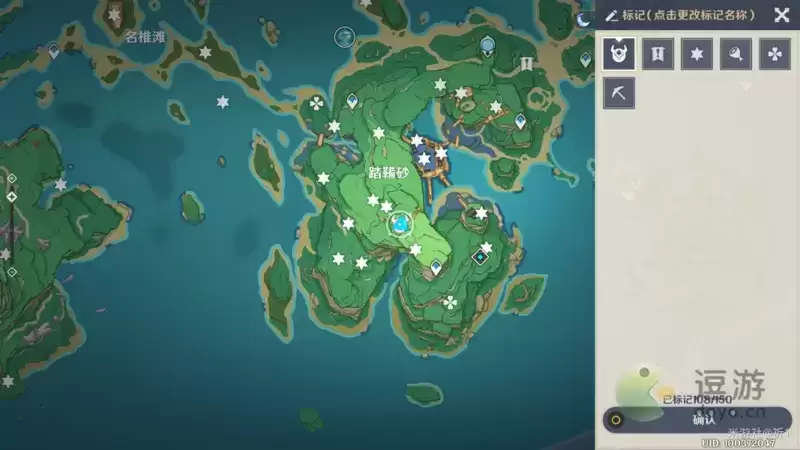
Task: Click the banner marker placed on the map
Action: pyautogui.click(x=526, y=63)
